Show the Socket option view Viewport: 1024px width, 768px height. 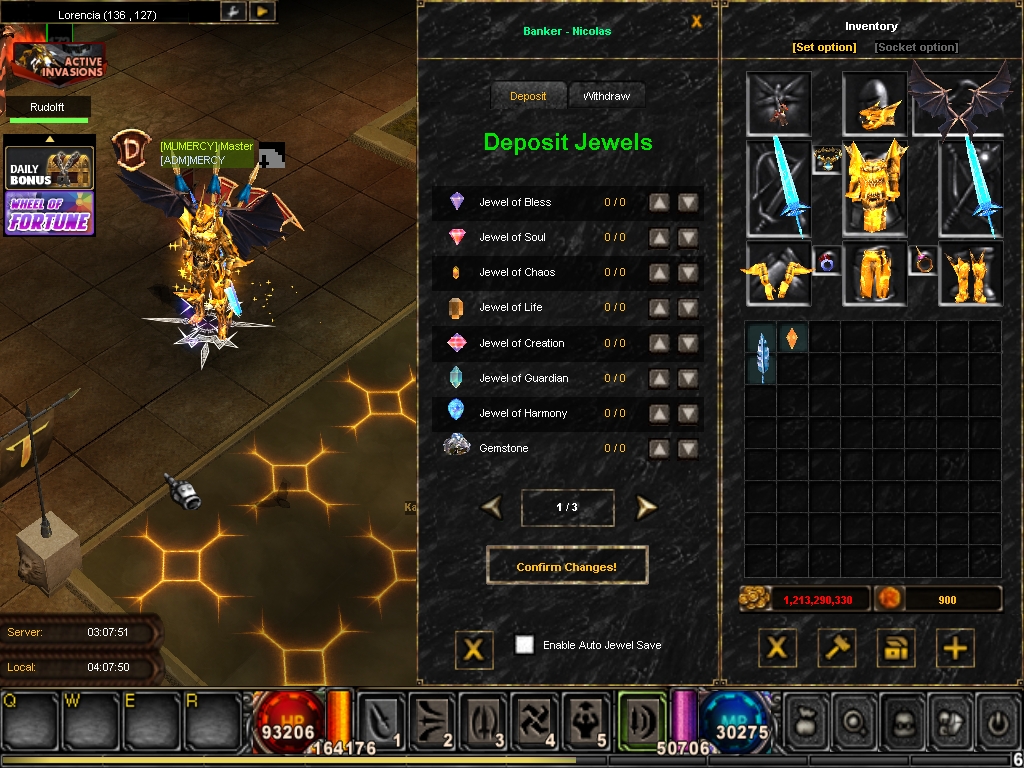click(916, 47)
